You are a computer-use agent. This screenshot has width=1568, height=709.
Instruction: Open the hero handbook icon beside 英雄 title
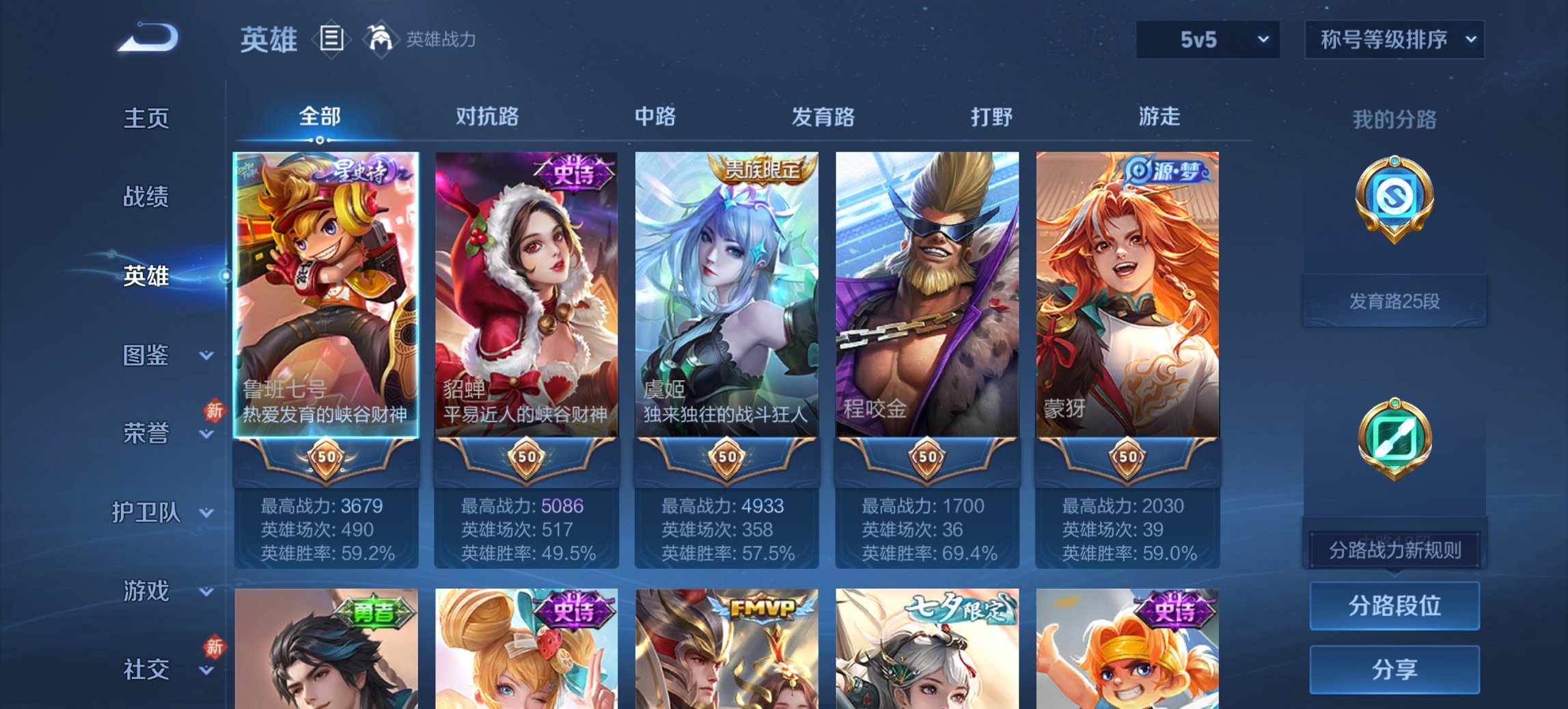(333, 39)
